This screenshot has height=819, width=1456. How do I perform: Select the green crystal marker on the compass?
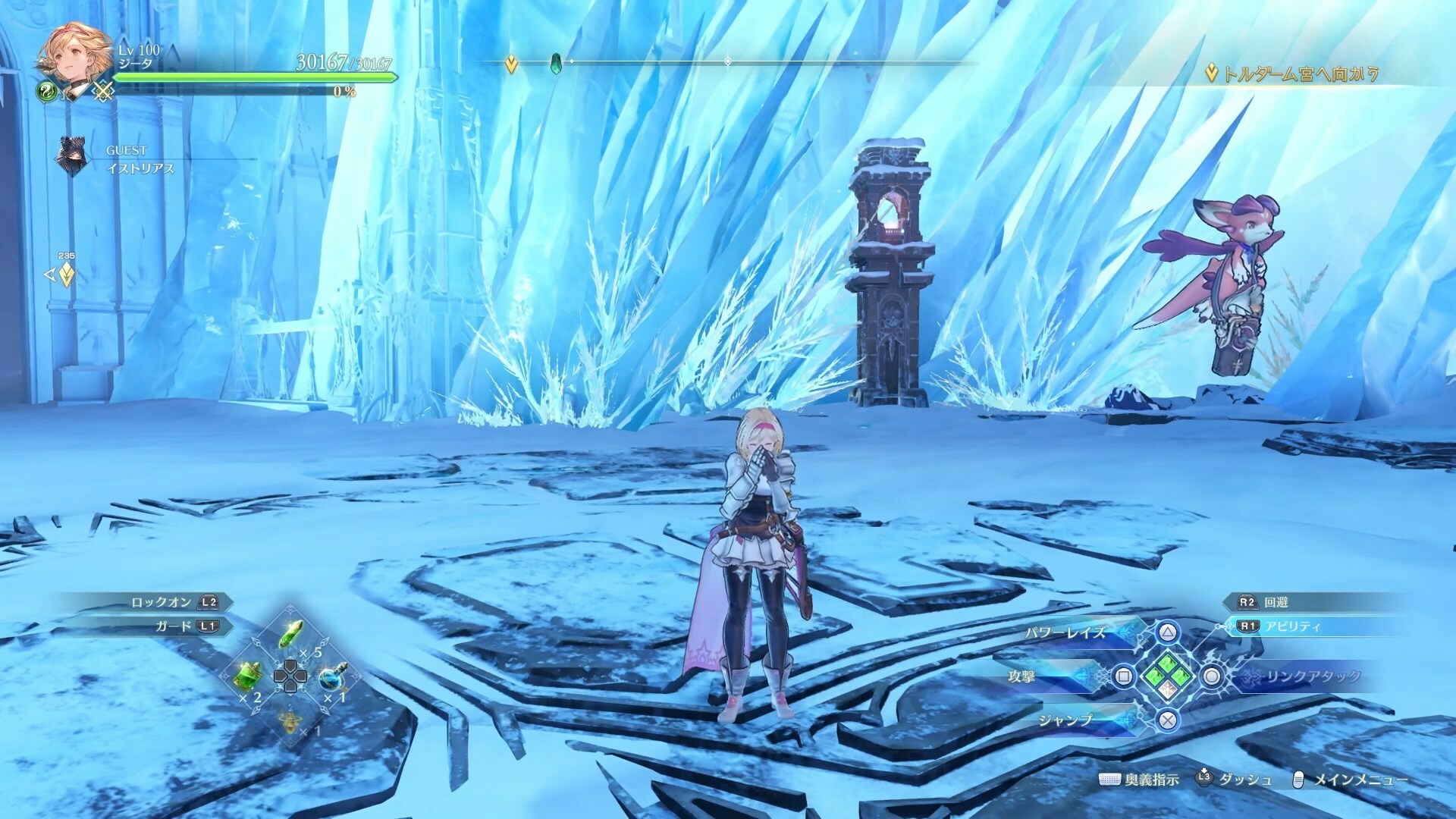coord(556,62)
